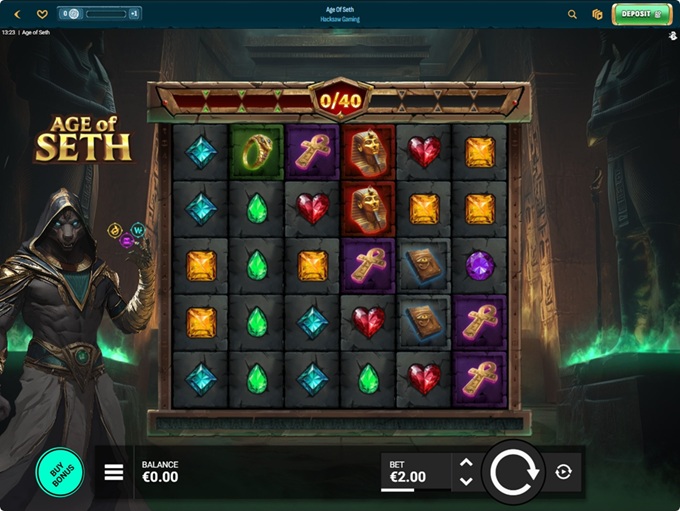Increase the bet with the up arrow
The width and height of the screenshot is (680, 511).
click(x=465, y=462)
